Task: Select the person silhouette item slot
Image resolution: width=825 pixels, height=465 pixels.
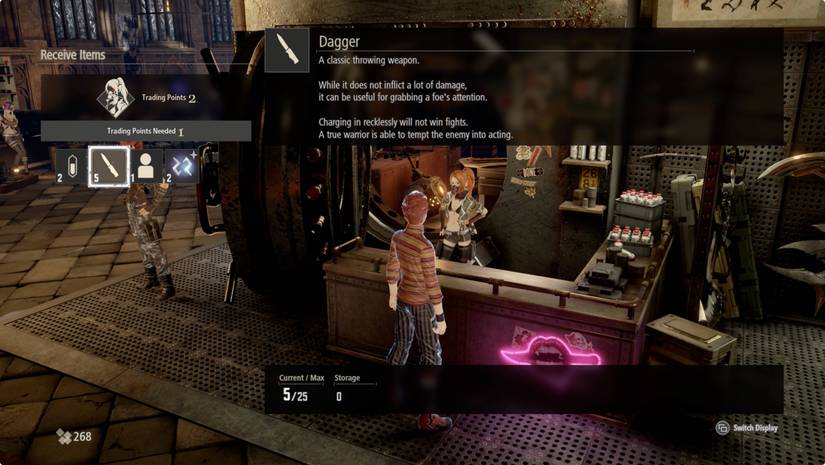Action: coord(146,165)
